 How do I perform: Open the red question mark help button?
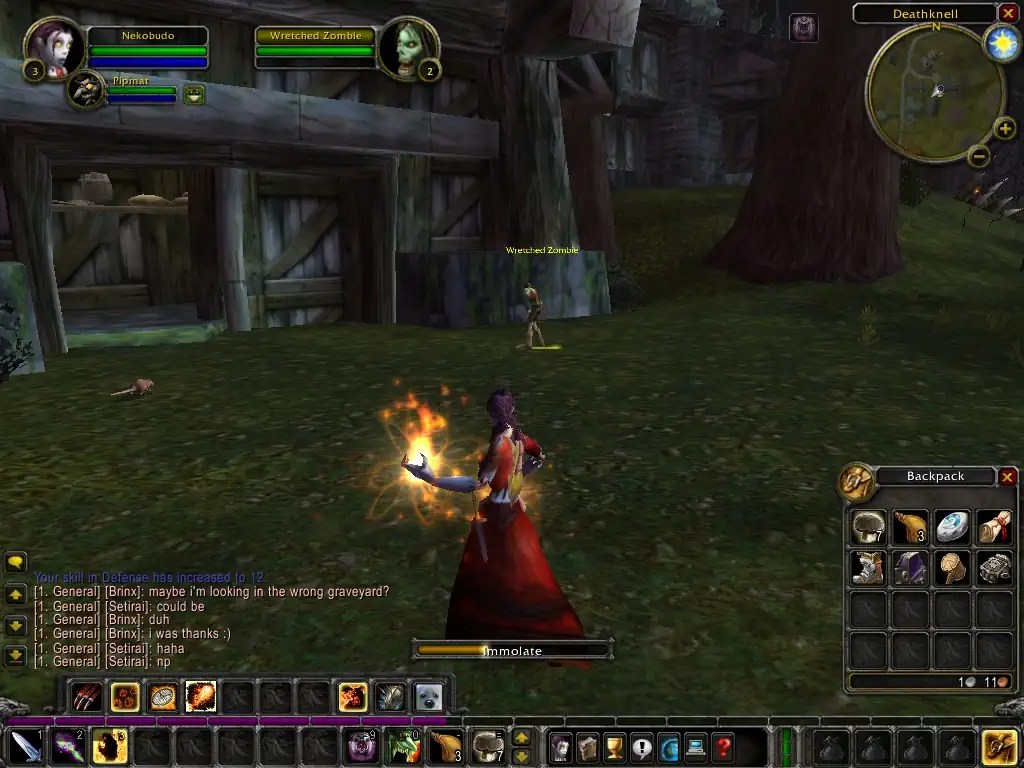(x=722, y=746)
